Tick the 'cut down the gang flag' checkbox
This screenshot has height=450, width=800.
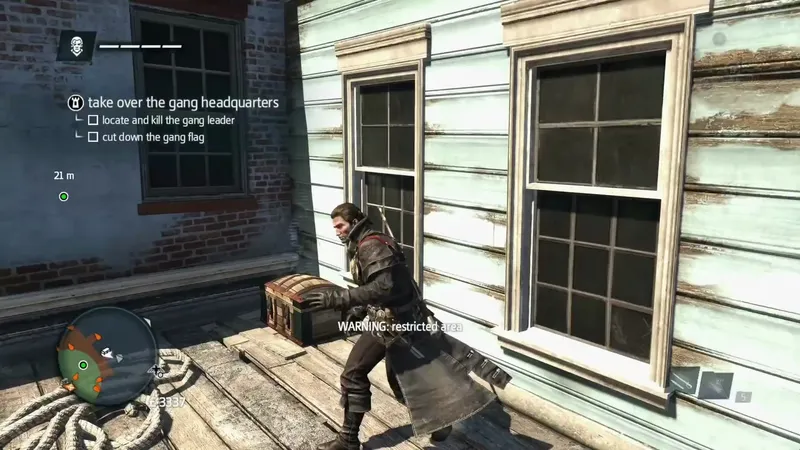93,137
